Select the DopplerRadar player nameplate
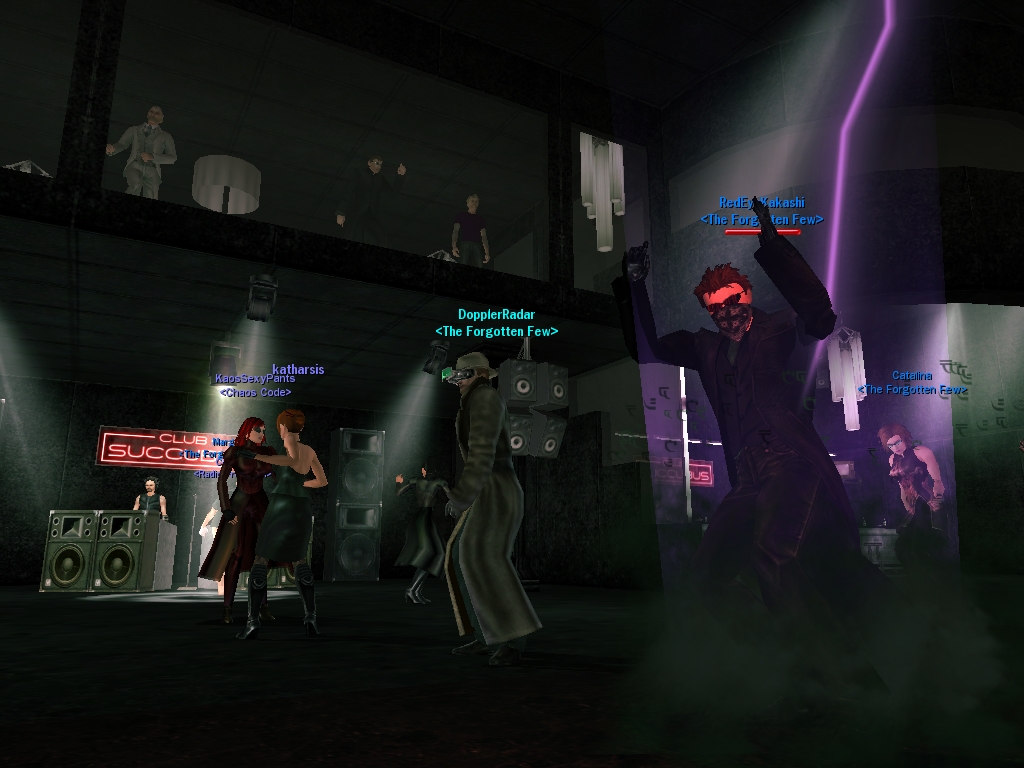The image size is (1024, 768). click(496, 315)
